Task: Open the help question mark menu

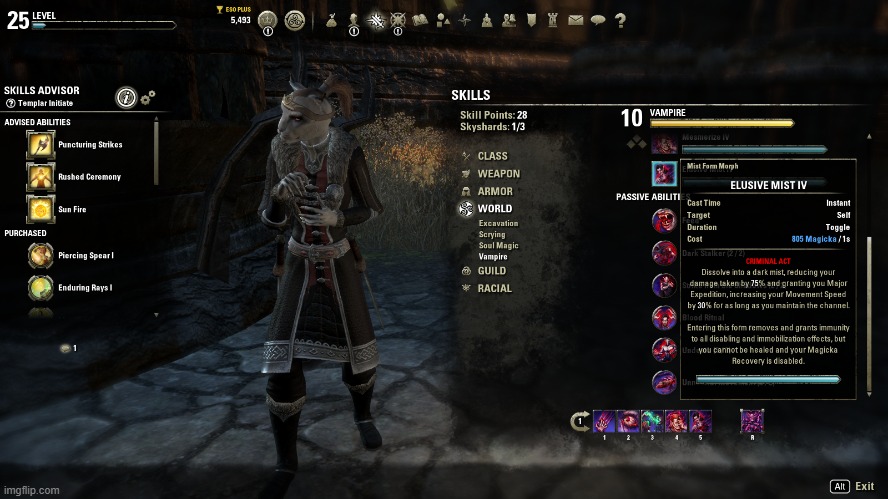Action: click(x=621, y=19)
